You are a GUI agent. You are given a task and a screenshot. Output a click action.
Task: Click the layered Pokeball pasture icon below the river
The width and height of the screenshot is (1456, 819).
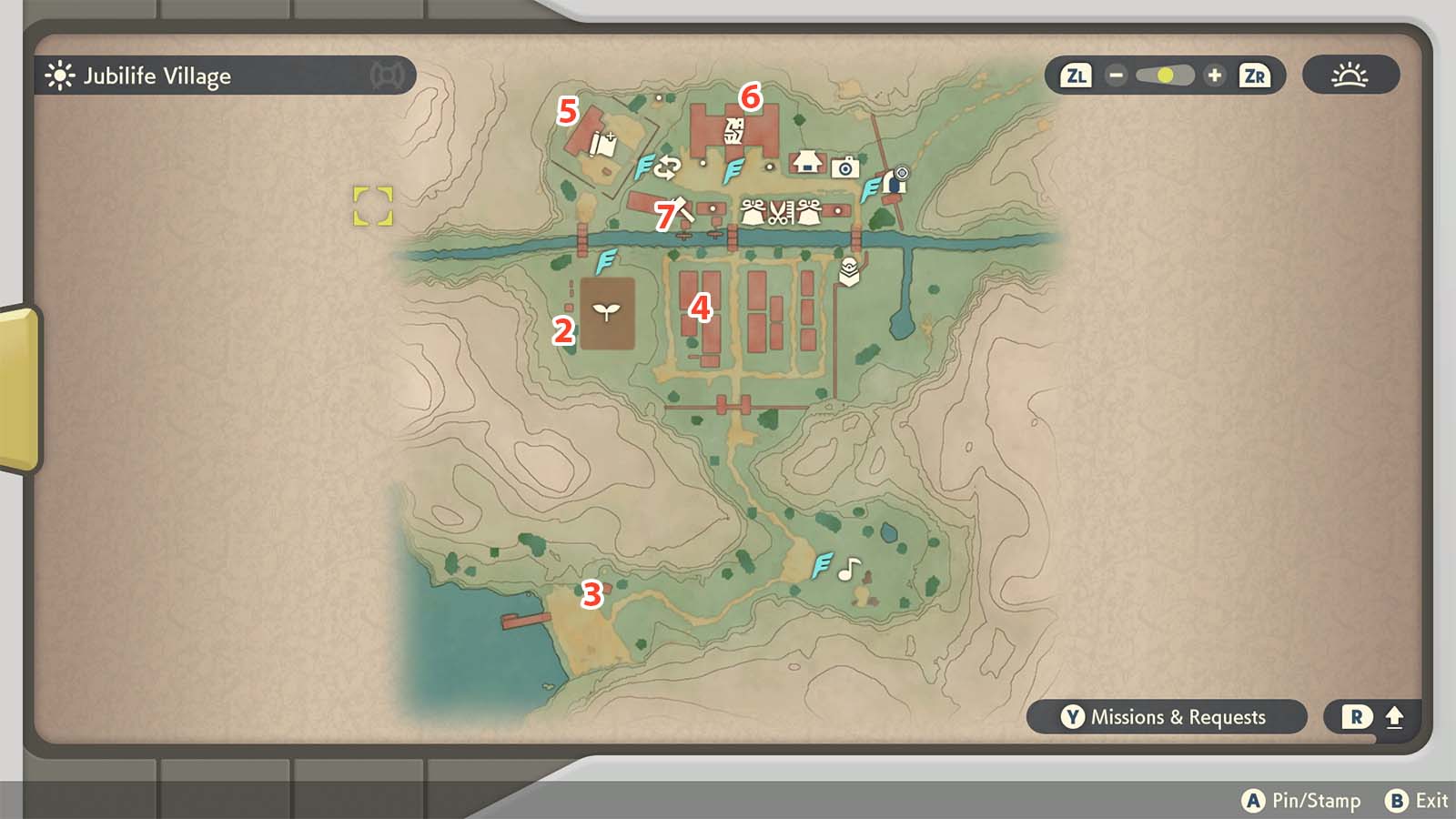click(x=849, y=270)
